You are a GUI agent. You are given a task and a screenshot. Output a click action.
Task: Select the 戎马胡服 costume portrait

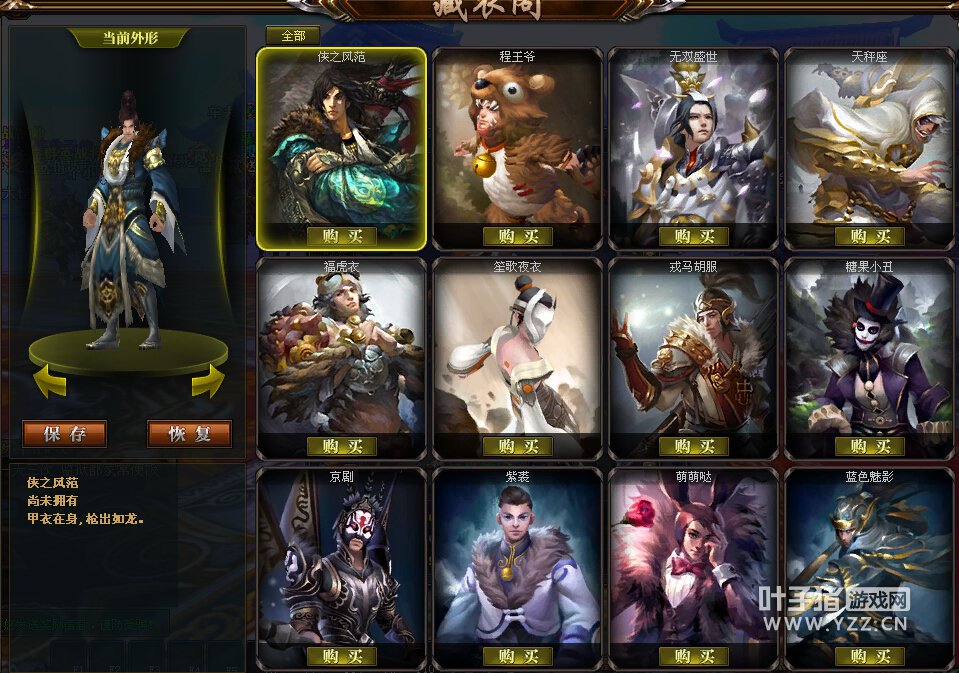[x=693, y=350]
